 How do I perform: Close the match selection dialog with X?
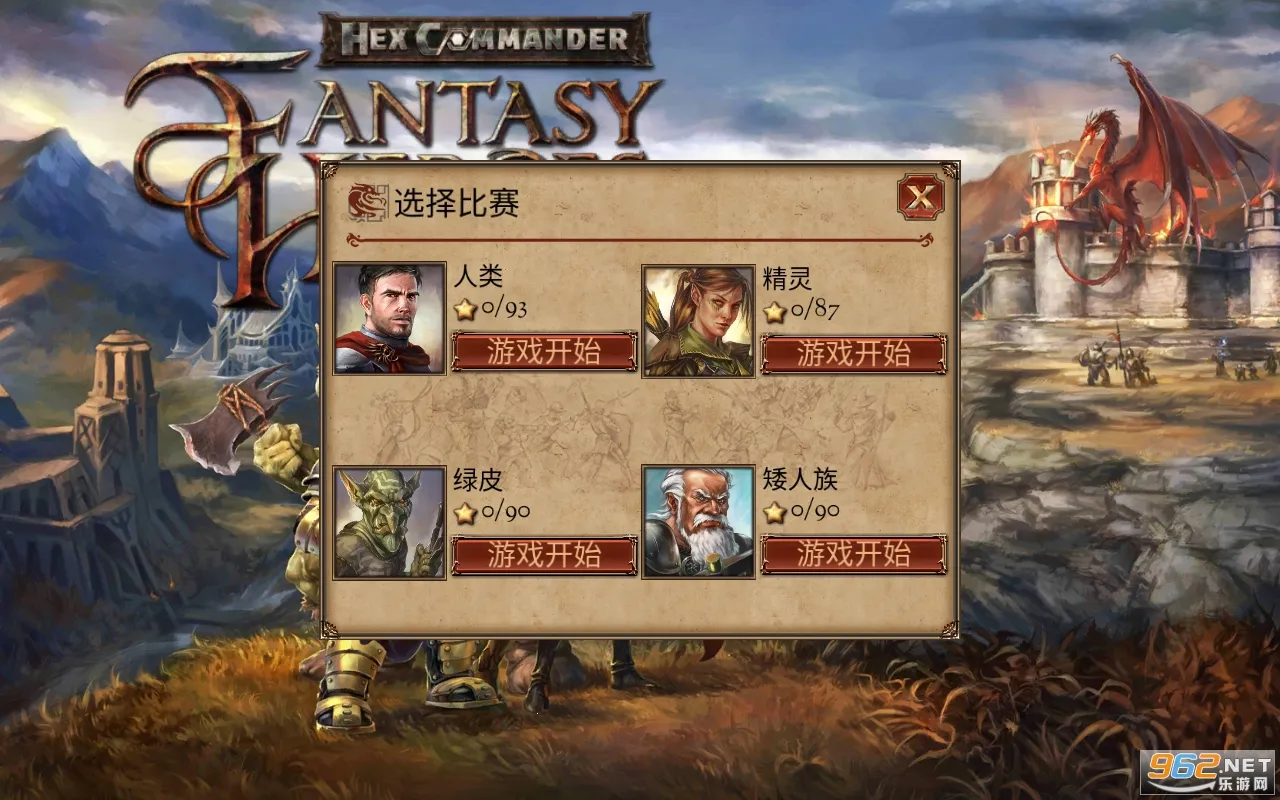tap(919, 197)
